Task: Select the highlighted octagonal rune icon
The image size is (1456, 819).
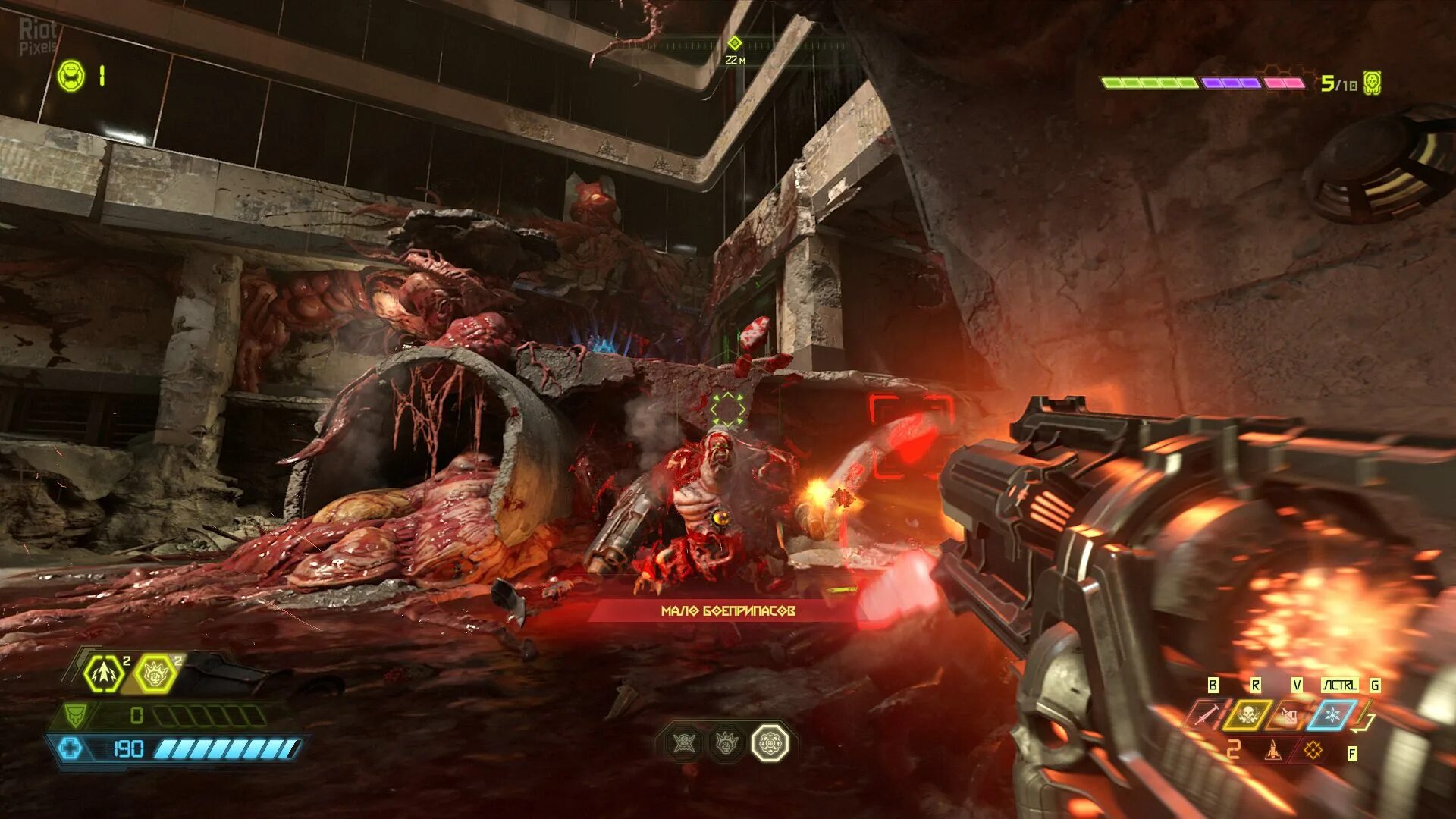Action: coord(770,743)
